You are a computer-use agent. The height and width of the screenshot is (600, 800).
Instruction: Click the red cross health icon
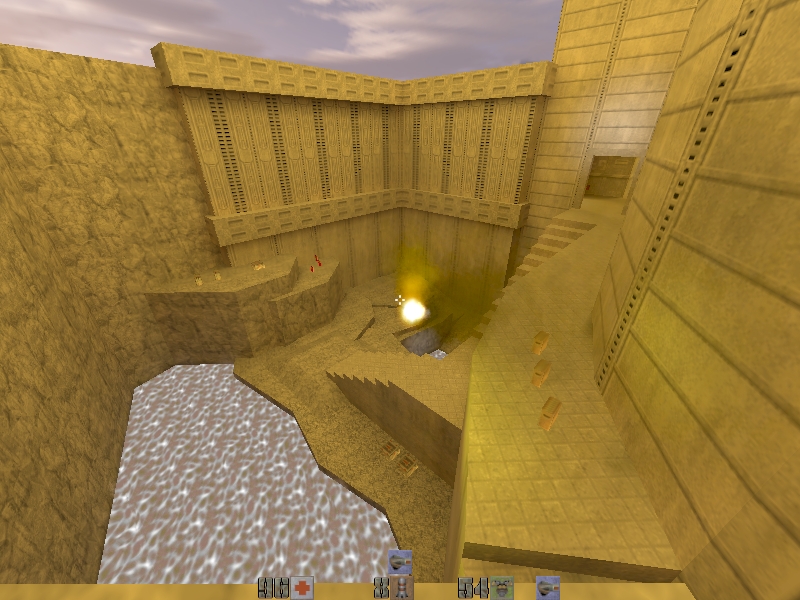(x=302, y=588)
